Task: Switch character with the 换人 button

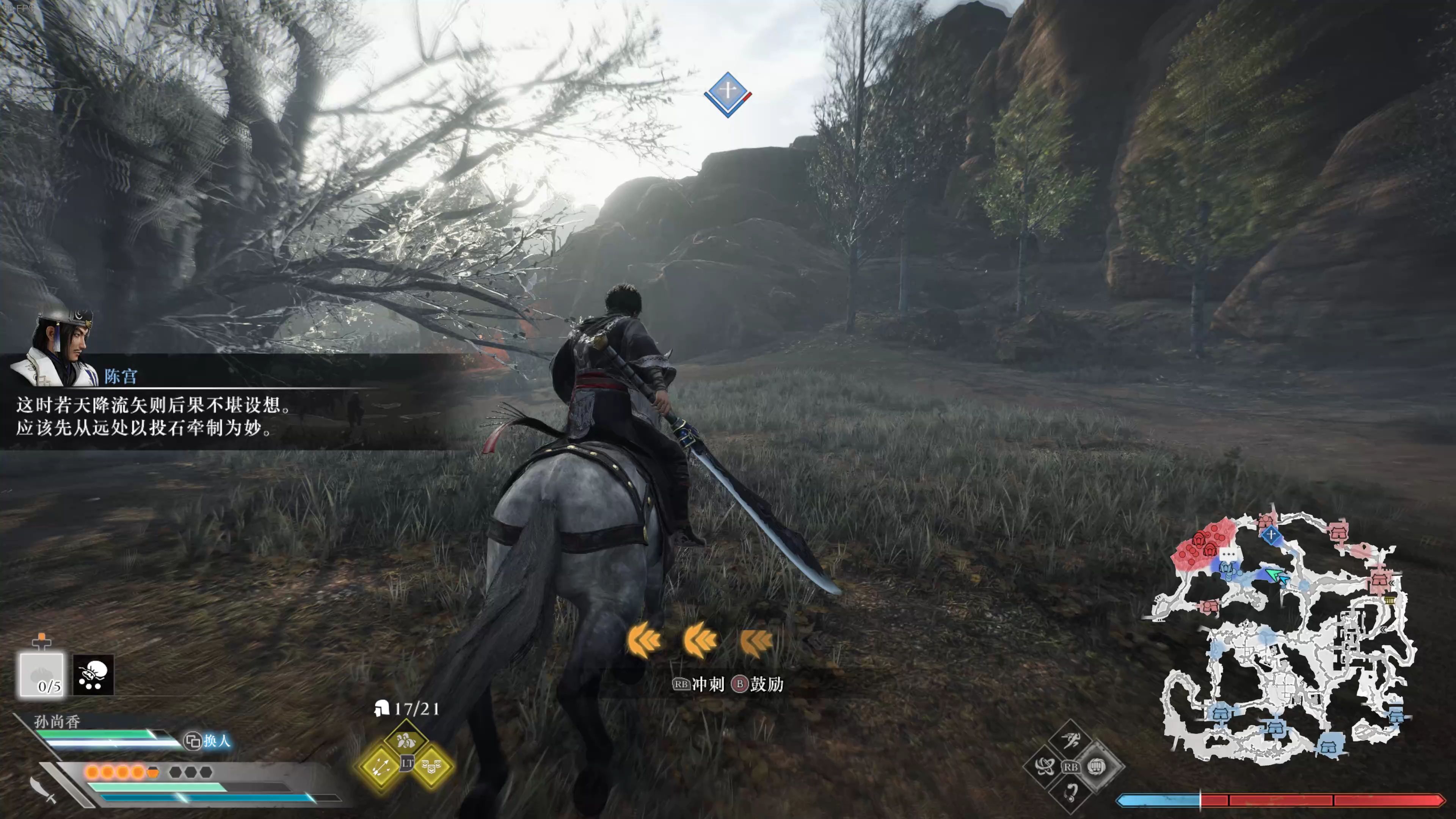Action: (x=208, y=741)
